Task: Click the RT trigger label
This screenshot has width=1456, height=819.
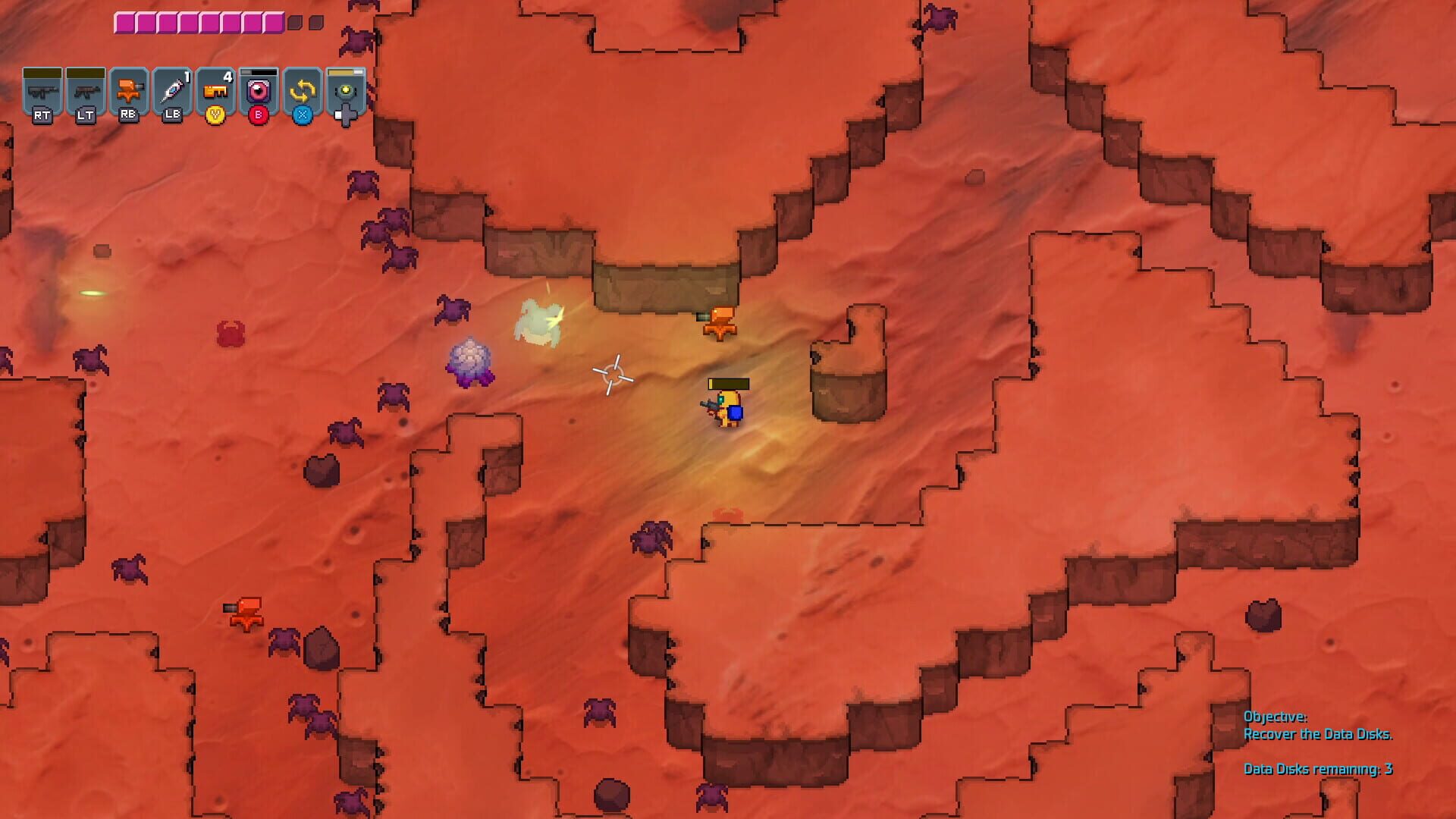Action: [x=42, y=116]
